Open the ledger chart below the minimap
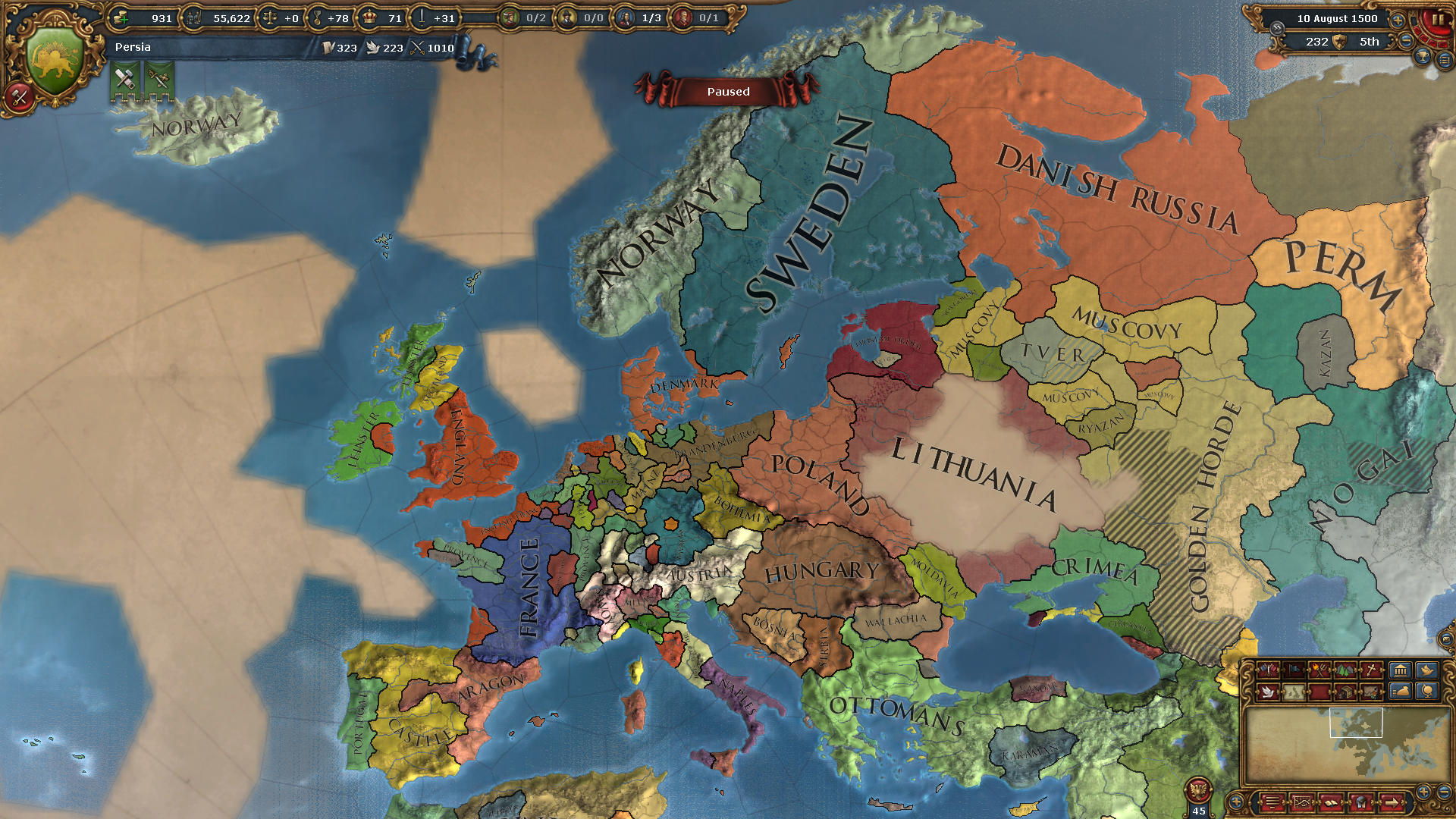 coord(1302,804)
